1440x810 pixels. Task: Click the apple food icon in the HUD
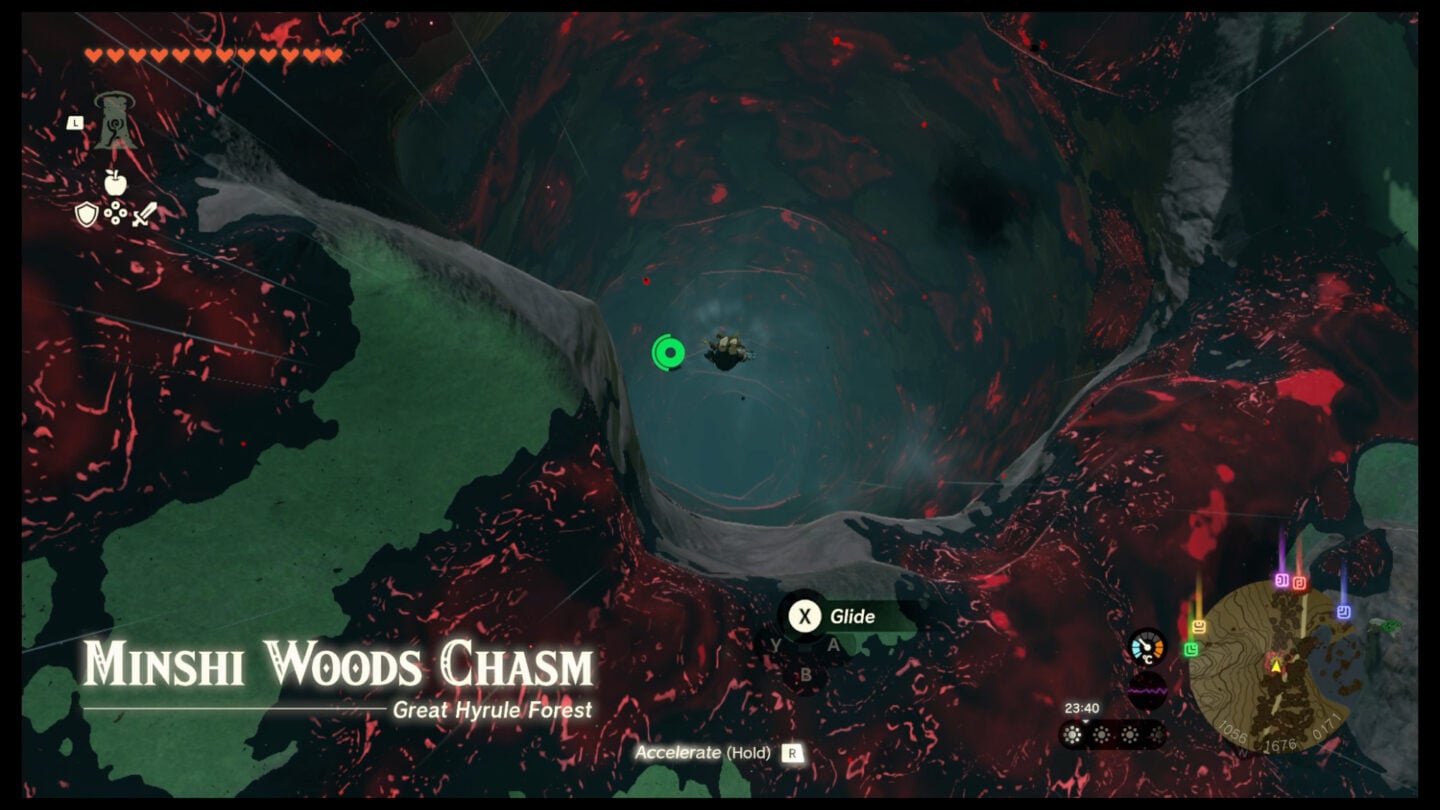[115, 183]
